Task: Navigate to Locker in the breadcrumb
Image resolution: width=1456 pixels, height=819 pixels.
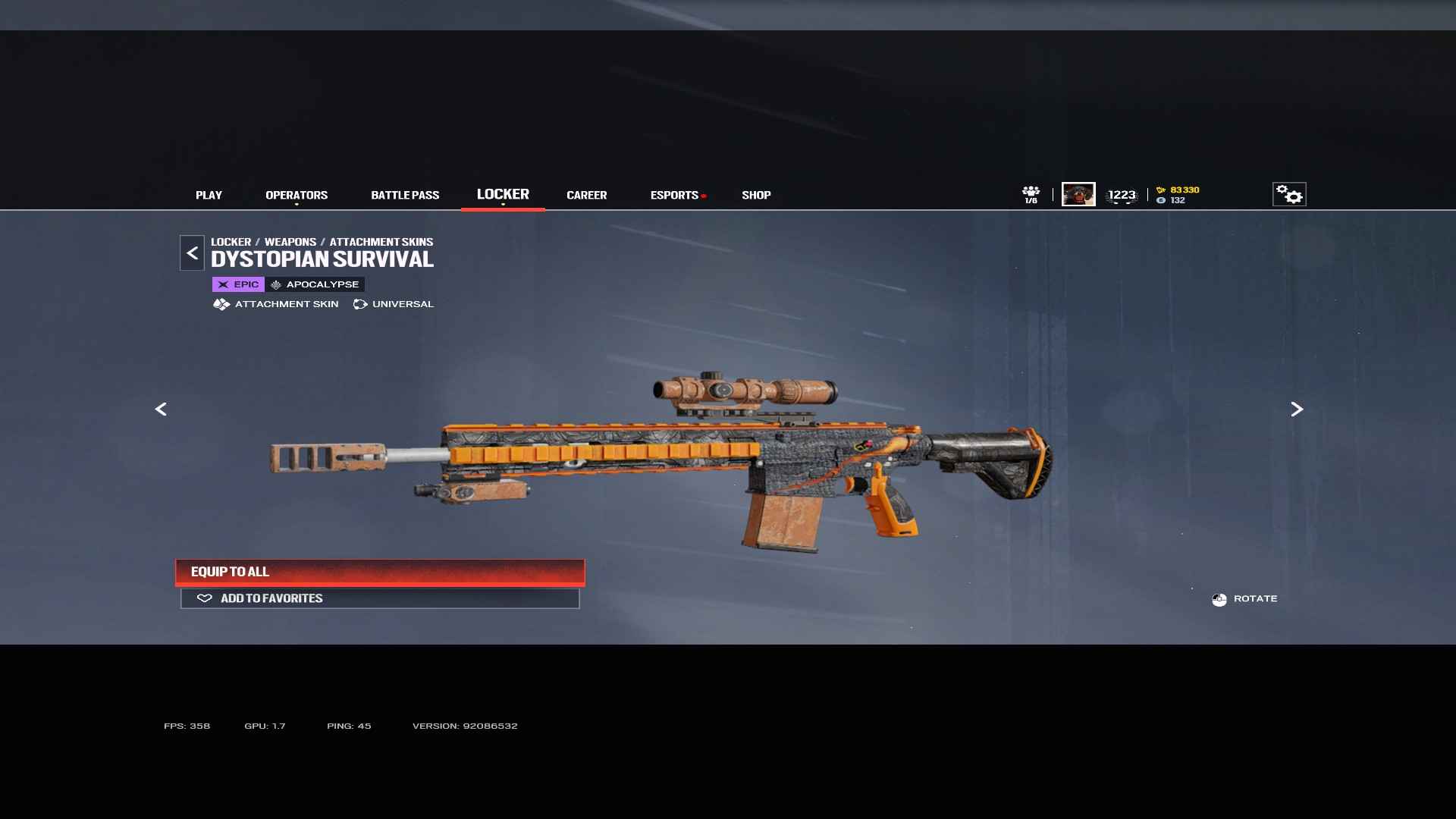Action: pyautogui.click(x=231, y=242)
